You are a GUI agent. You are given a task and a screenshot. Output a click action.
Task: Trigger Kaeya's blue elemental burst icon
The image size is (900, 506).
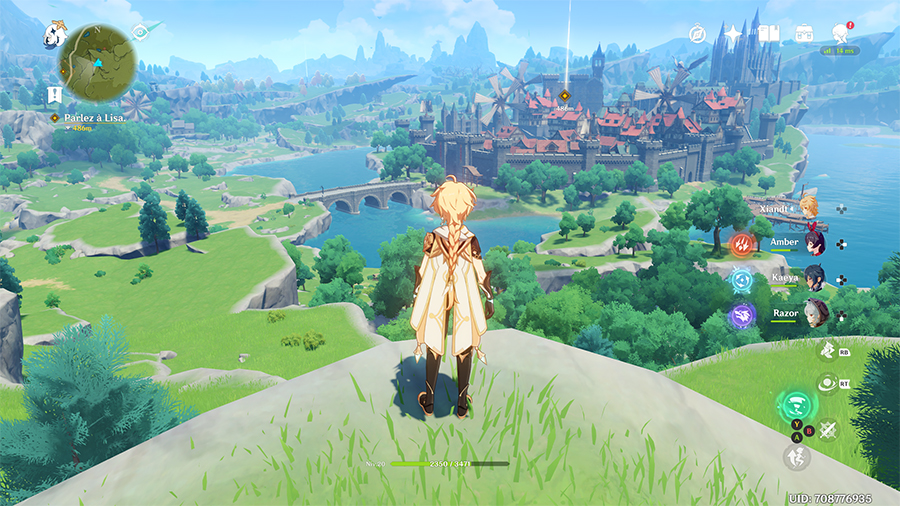pos(742,280)
